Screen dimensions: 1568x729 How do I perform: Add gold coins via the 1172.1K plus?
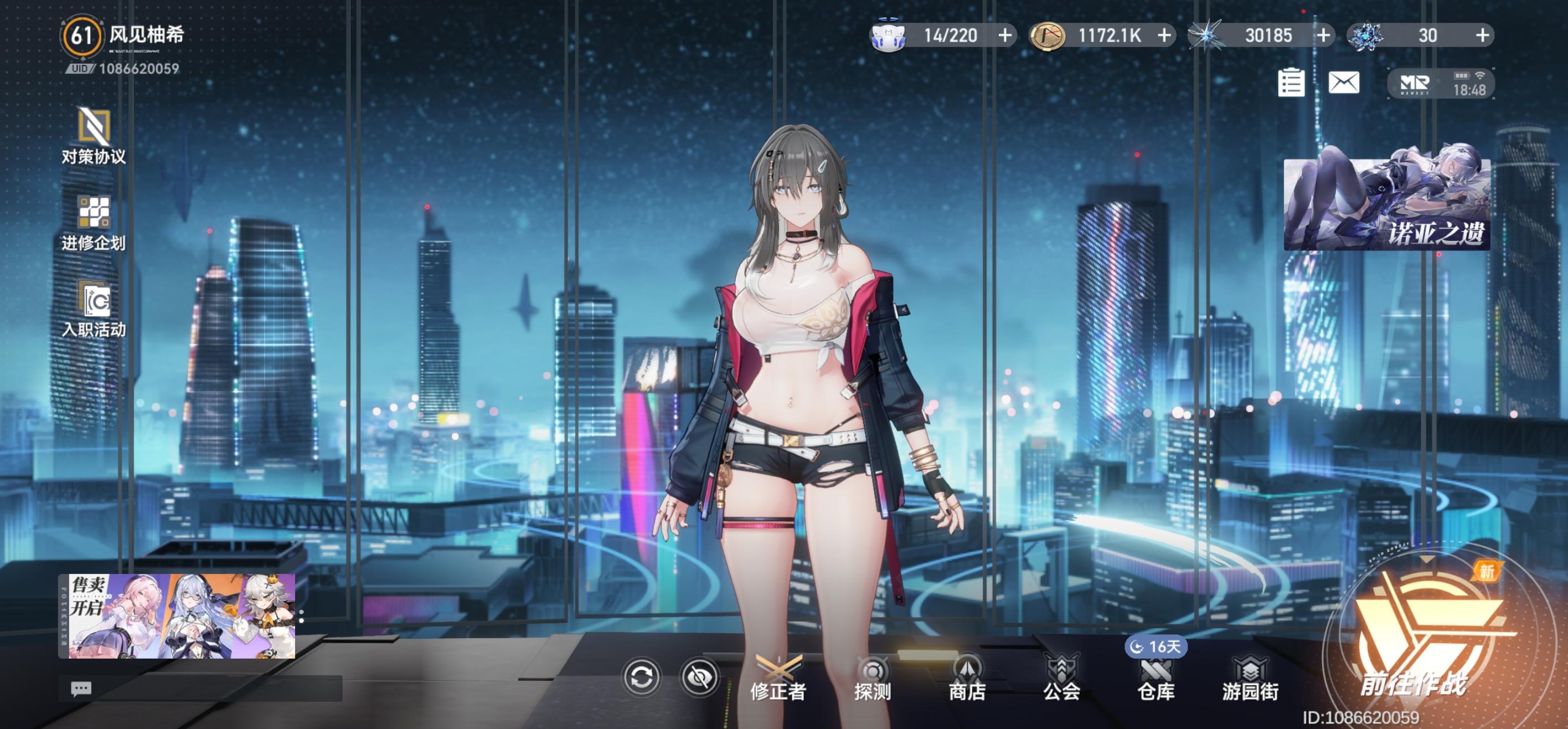pos(1164,35)
